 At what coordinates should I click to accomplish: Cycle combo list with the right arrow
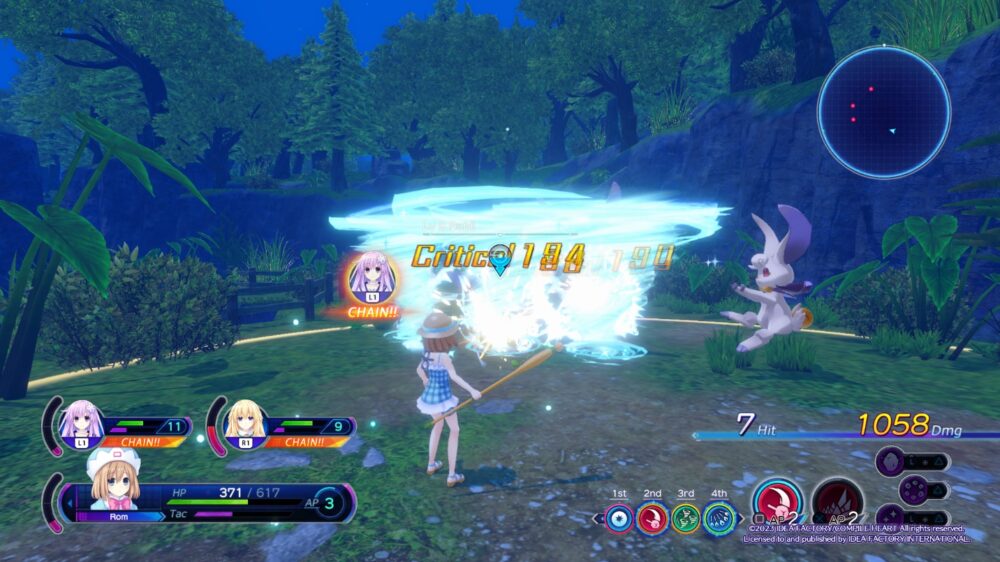[739, 519]
